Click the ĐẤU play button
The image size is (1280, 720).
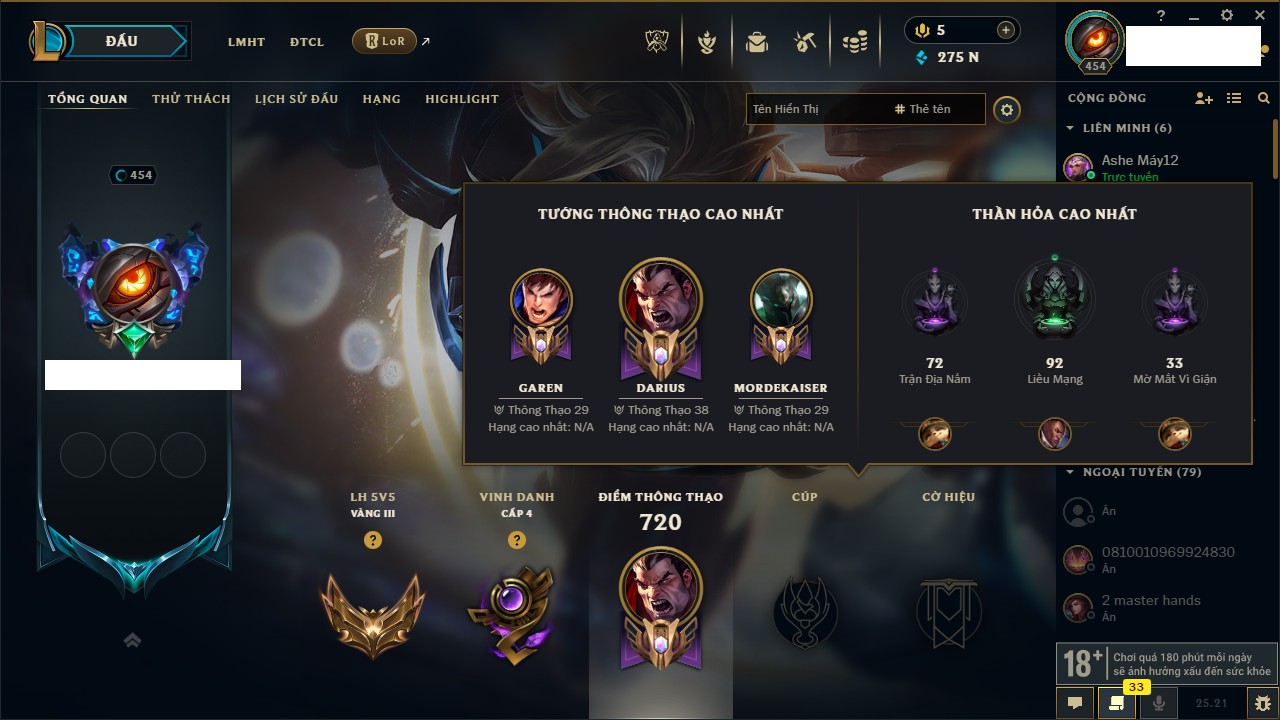[x=121, y=41]
